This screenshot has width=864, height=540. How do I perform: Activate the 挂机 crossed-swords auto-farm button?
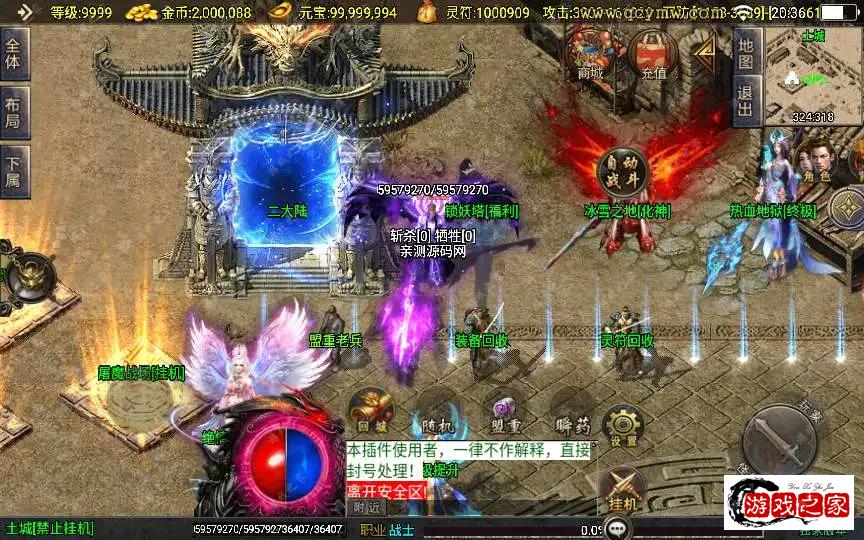622,490
